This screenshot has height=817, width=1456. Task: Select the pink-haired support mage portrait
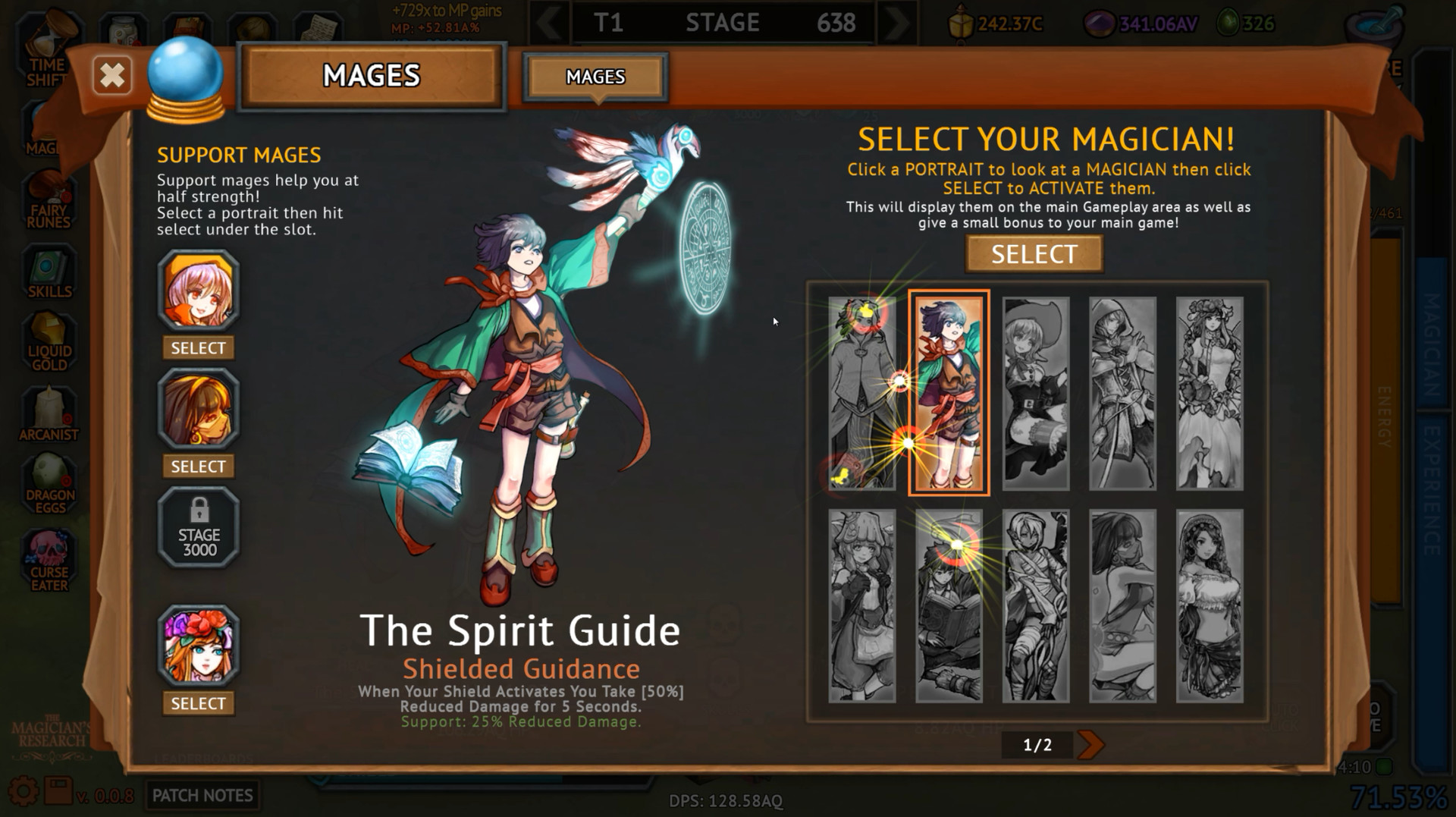199,291
